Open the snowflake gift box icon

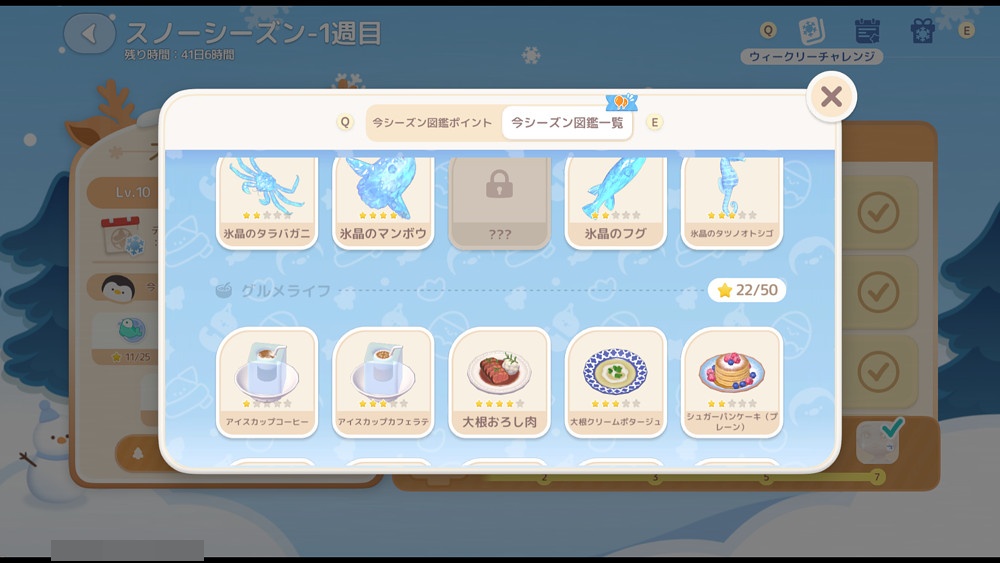point(922,32)
